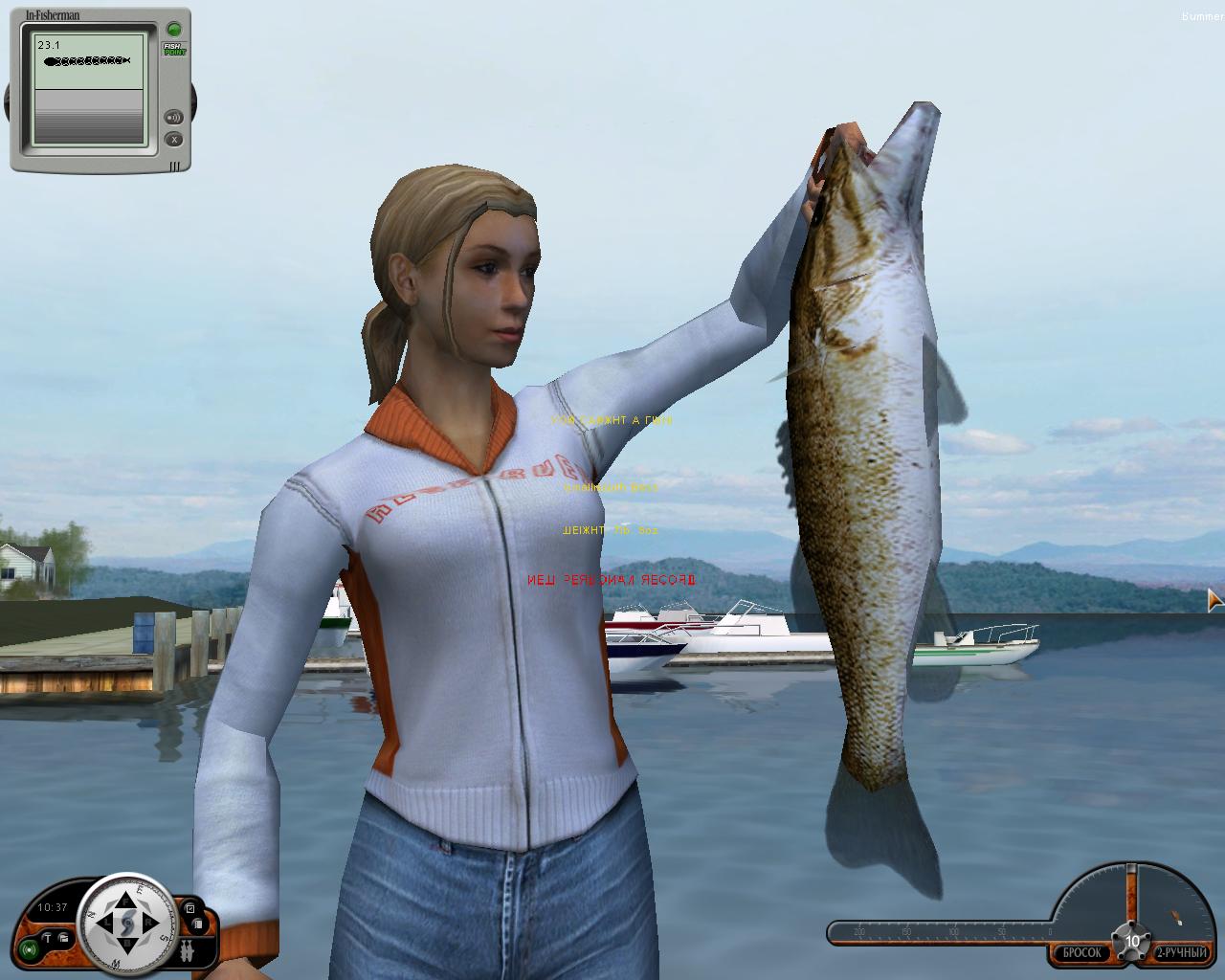Activate the Fish Point button
This screenshot has height=980, width=1225.
coord(174,48)
